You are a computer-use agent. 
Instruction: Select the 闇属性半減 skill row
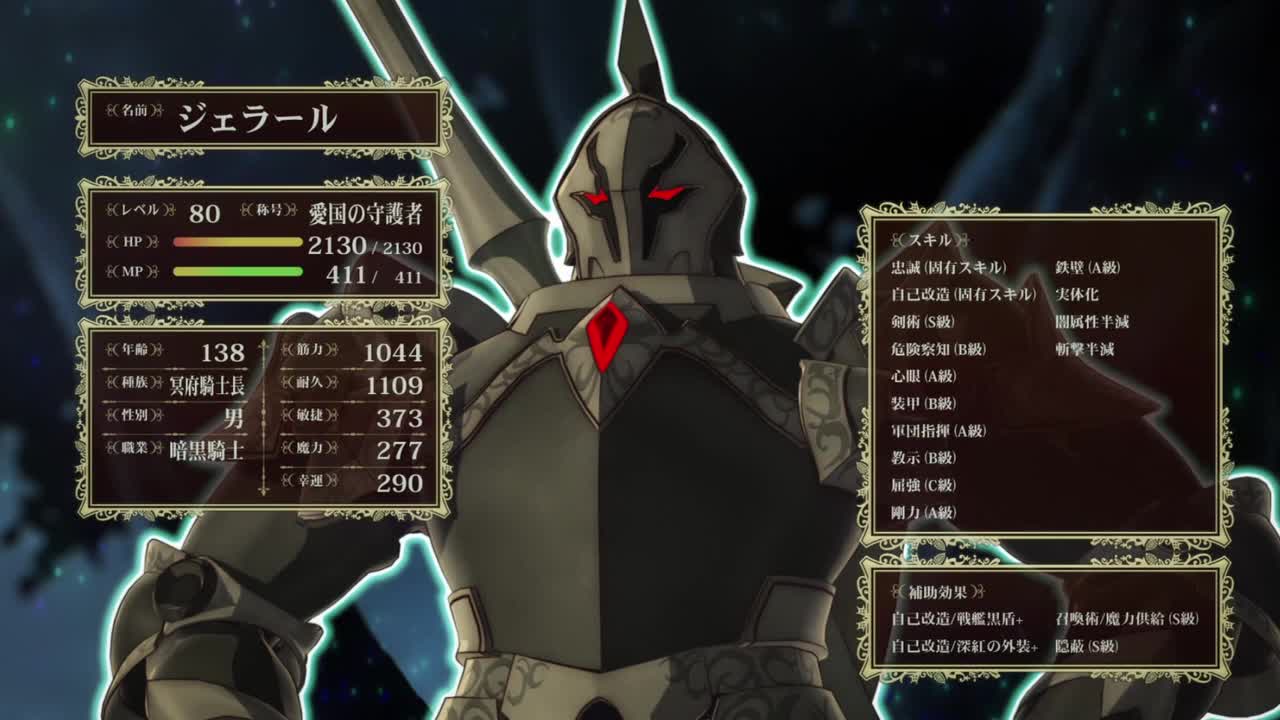(1092, 322)
